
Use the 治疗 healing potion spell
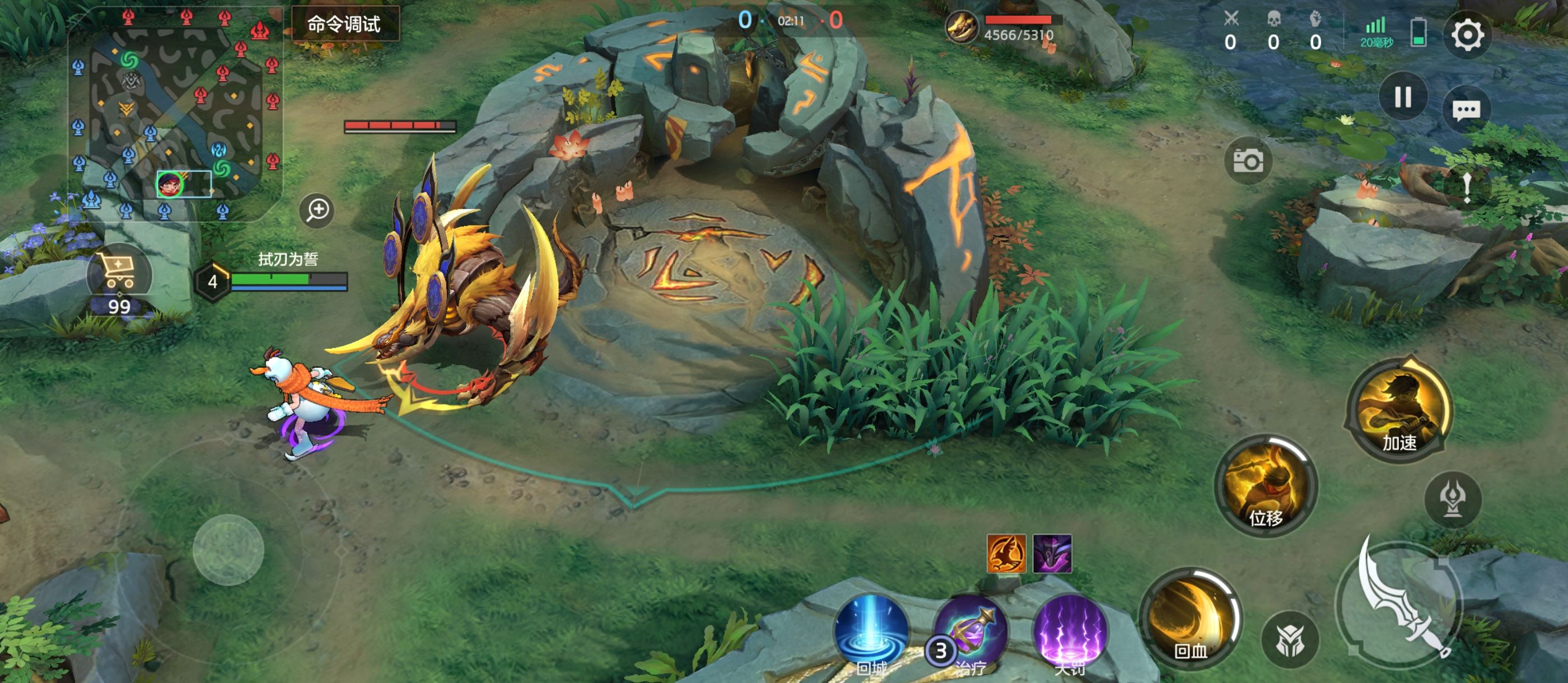970,633
